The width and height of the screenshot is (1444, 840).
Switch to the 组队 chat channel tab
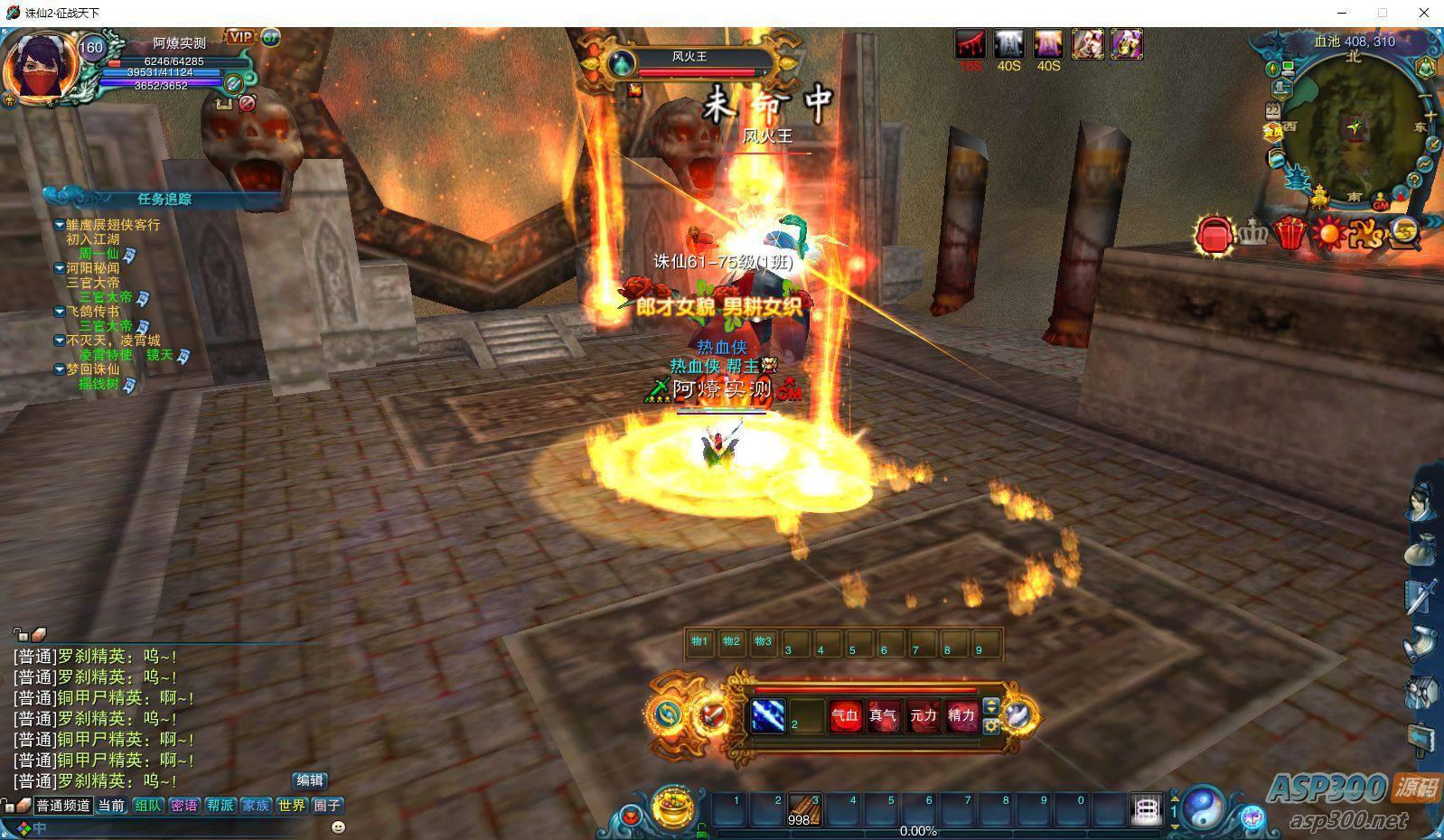tap(148, 806)
